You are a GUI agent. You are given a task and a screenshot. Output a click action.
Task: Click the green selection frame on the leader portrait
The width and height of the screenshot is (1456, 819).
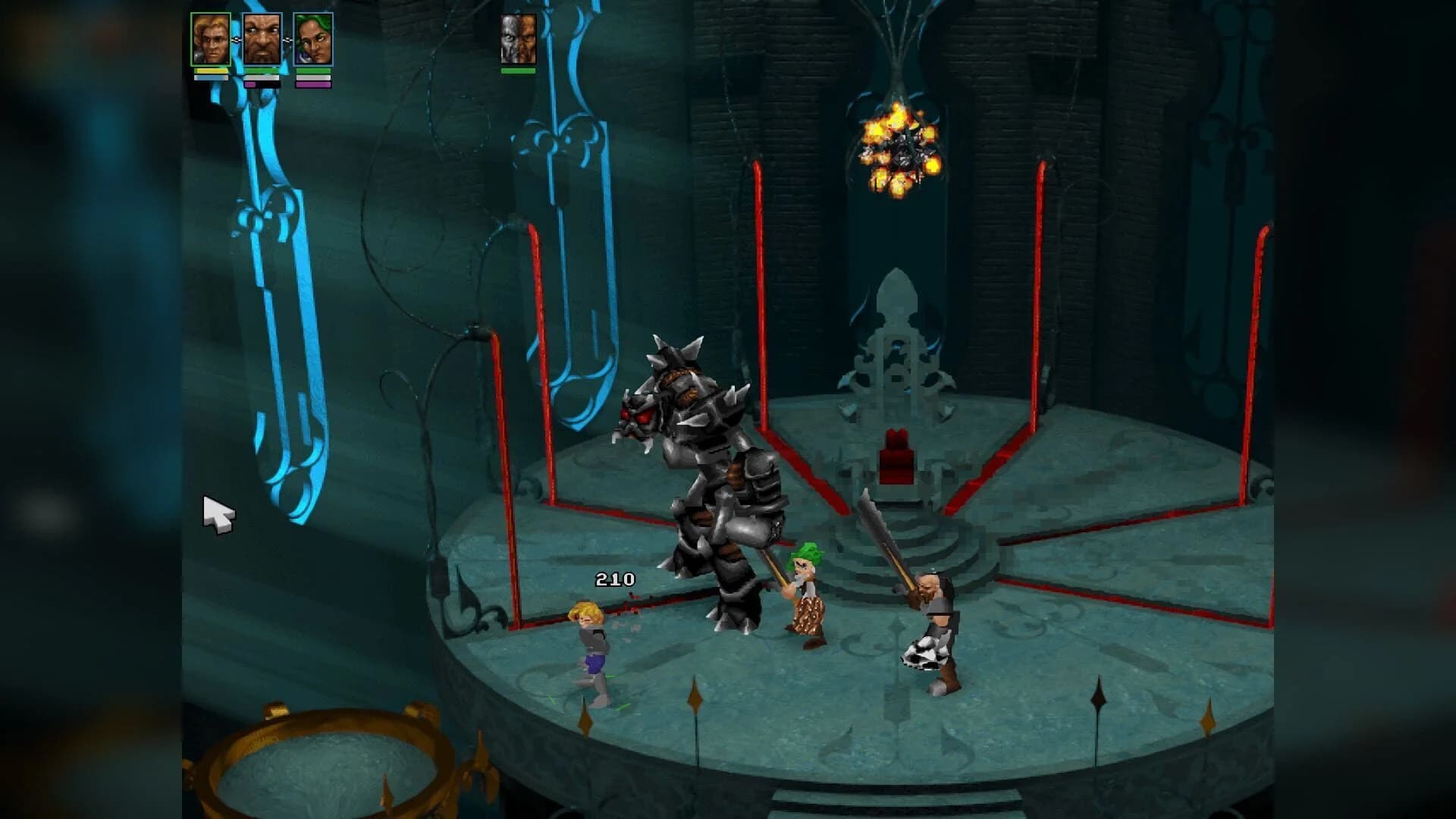pos(212,14)
